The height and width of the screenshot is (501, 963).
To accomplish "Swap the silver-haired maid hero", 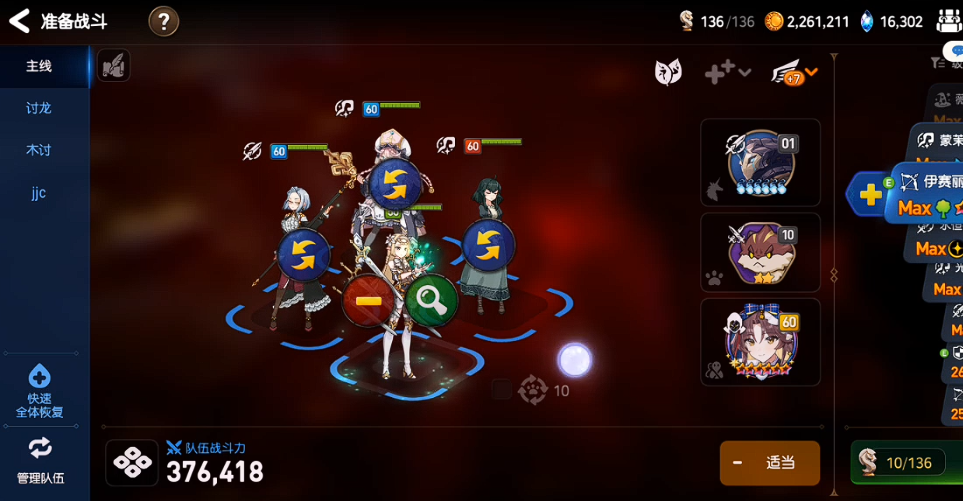I will [x=303, y=255].
